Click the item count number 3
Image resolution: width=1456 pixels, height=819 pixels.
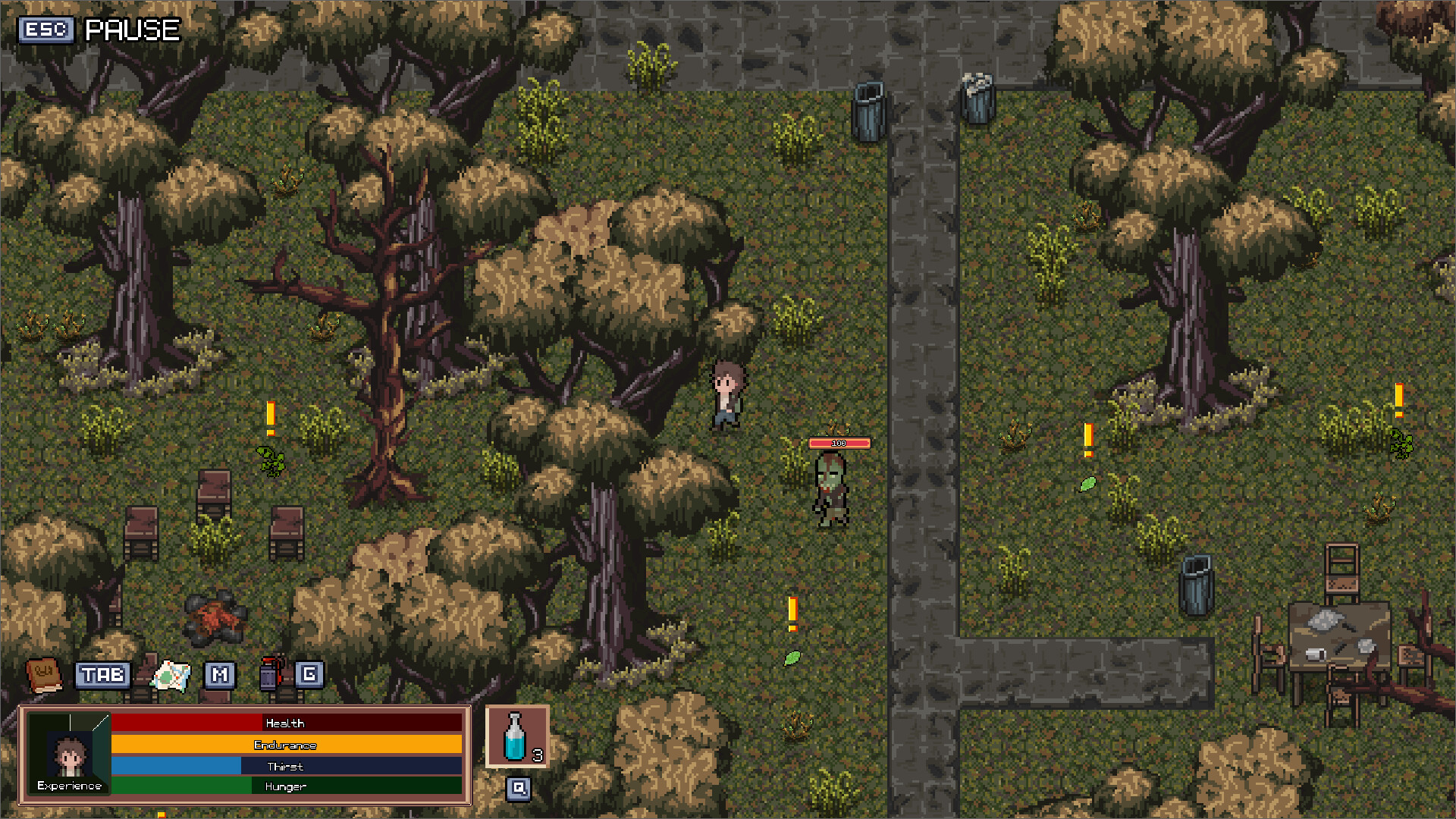(x=538, y=756)
